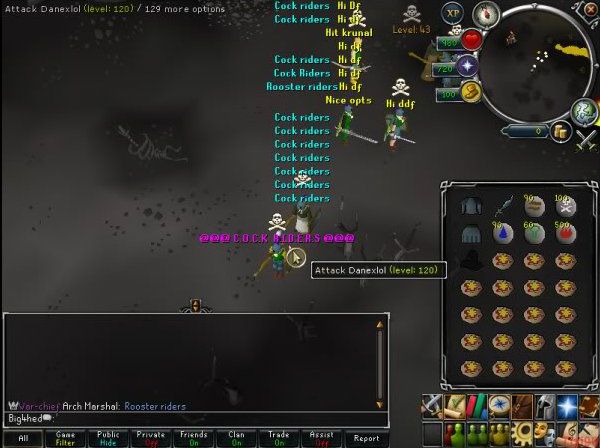Toggle the Game chat filter
600x448 pixels.
tap(65, 438)
